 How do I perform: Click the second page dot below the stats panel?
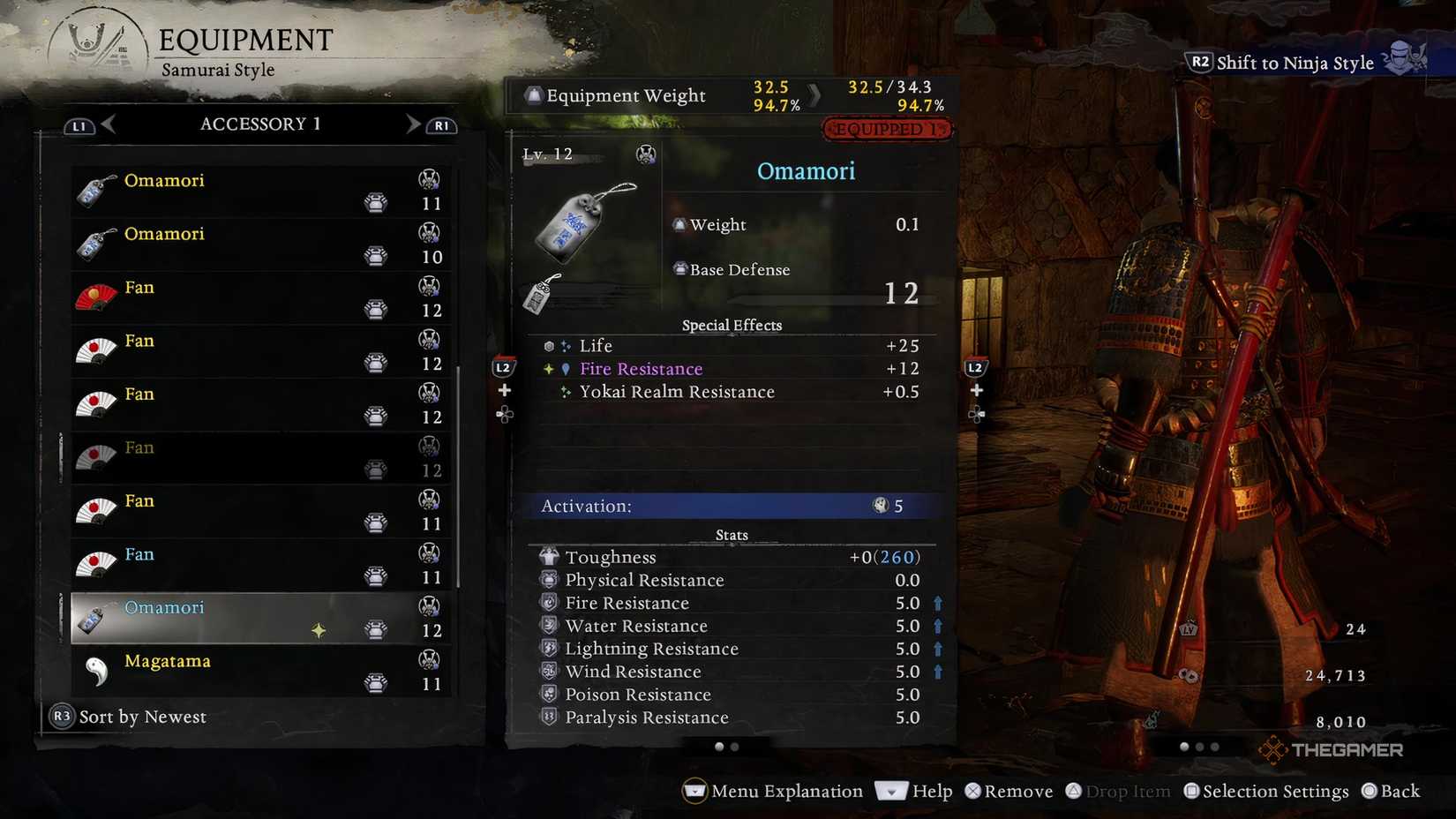[734, 746]
